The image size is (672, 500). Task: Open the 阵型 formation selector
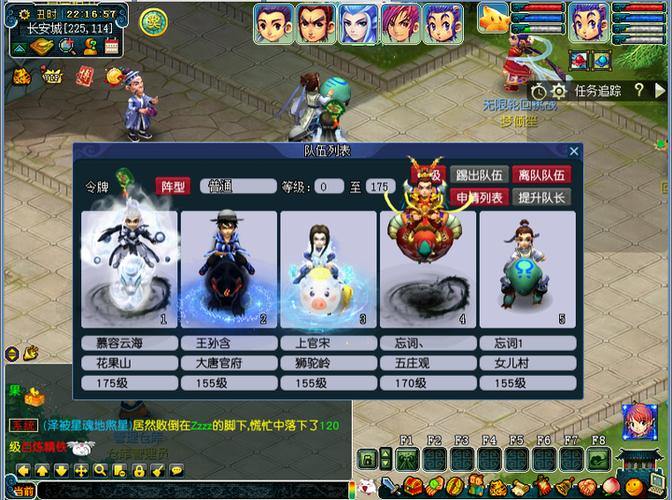coord(172,186)
